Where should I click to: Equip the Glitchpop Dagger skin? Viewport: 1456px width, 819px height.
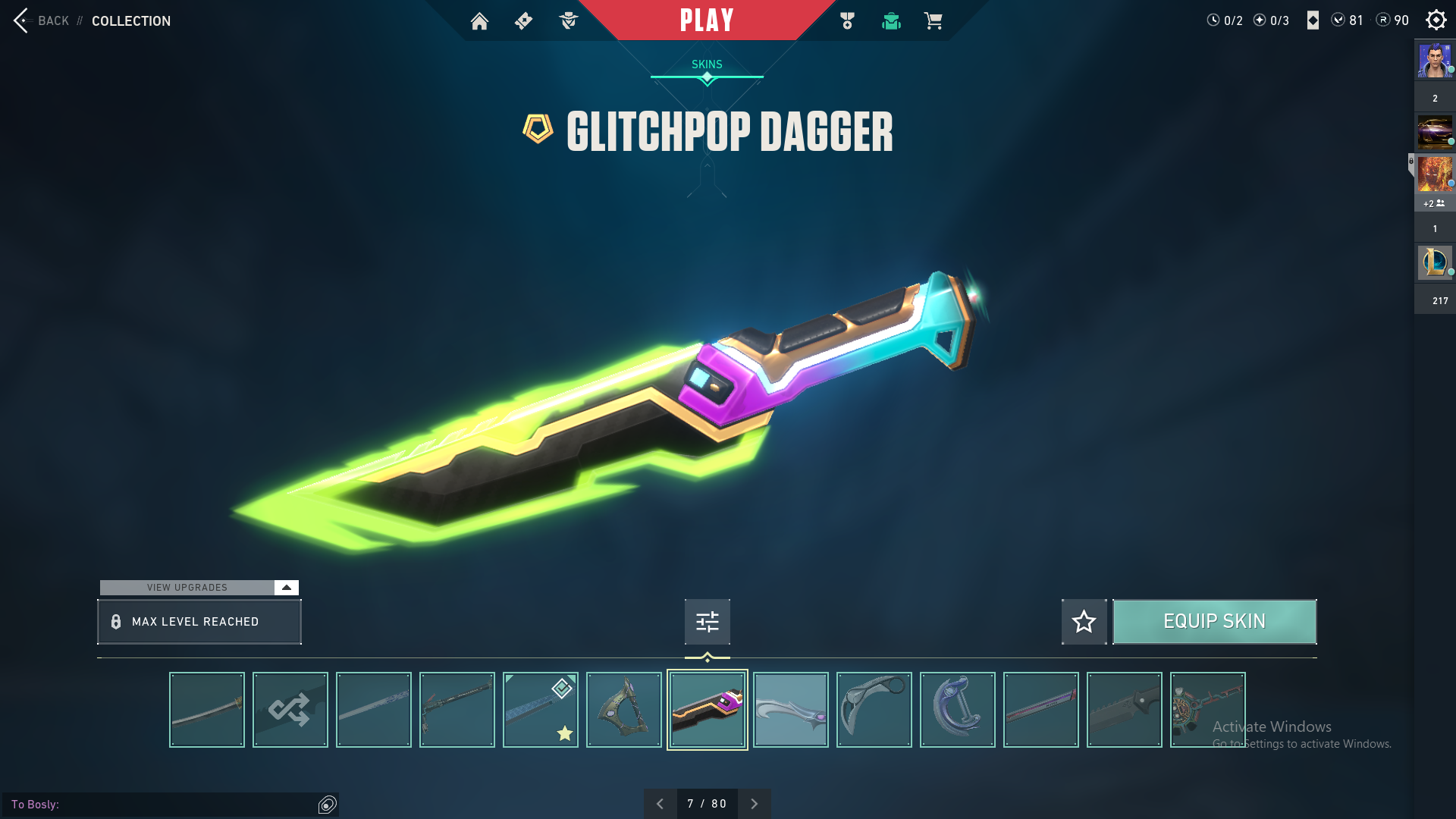click(x=1214, y=622)
